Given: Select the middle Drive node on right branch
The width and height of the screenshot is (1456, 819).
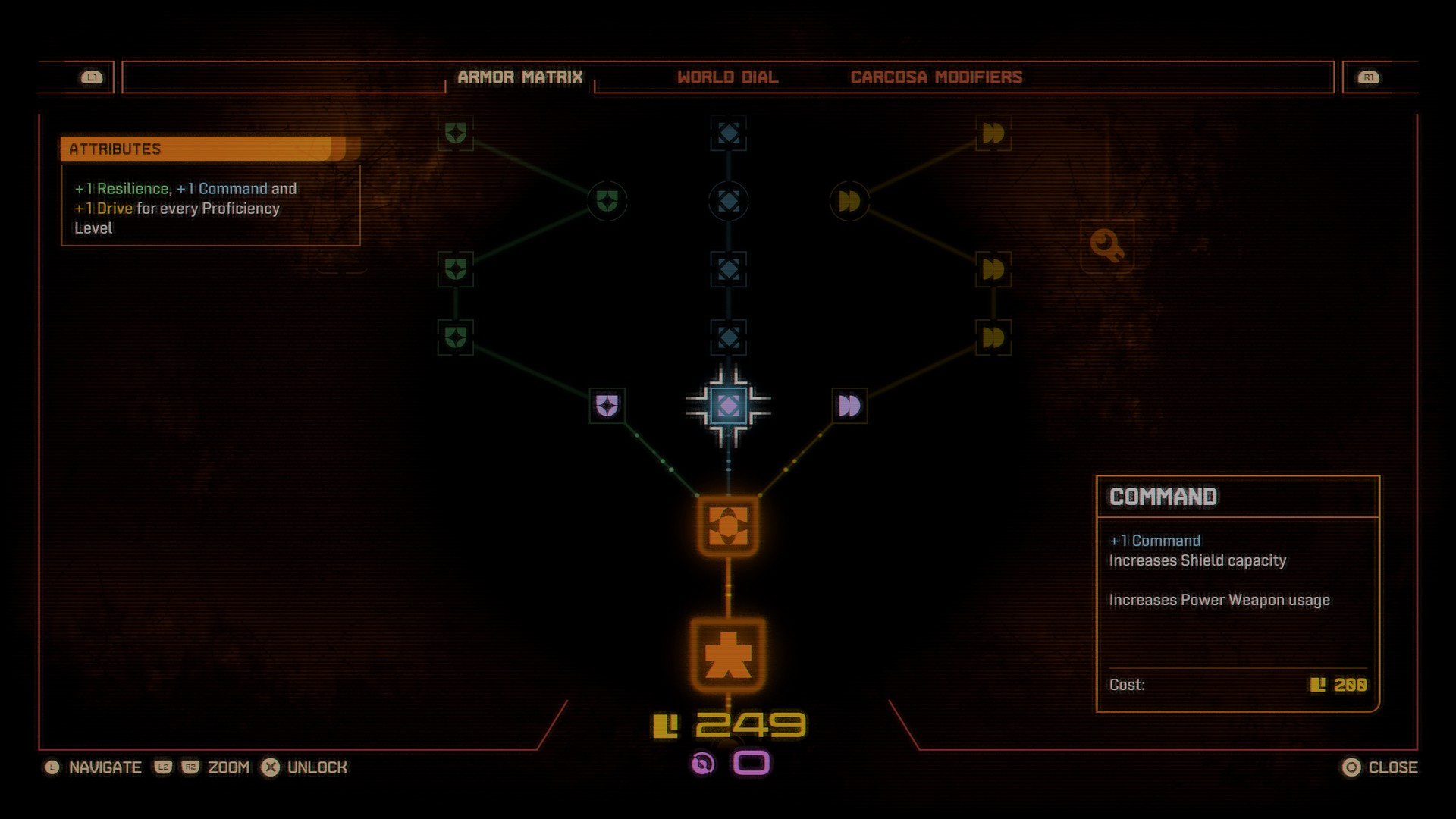Looking at the screenshot, I should [x=993, y=269].
